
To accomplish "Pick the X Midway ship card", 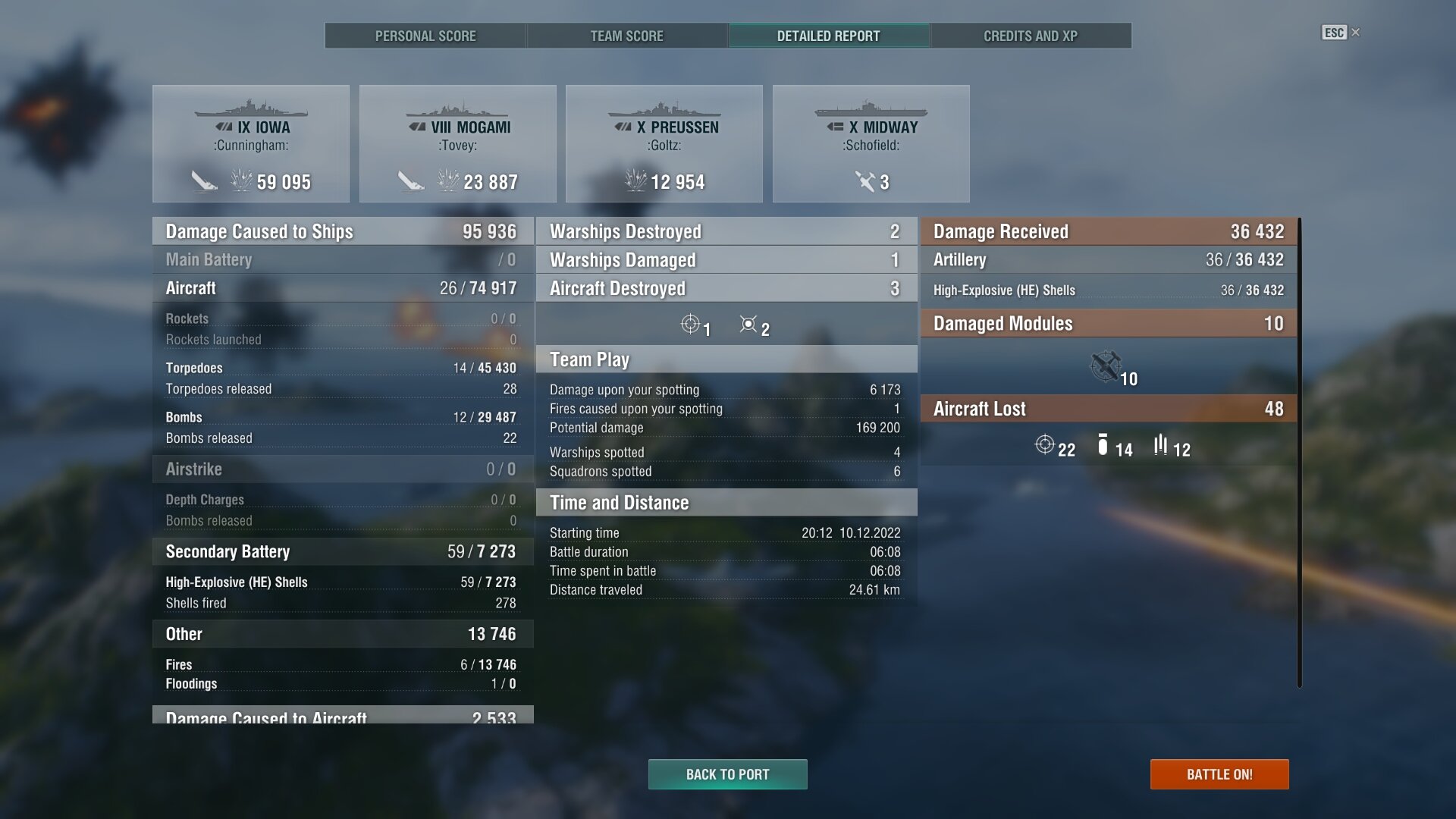I will click(871, 143).
